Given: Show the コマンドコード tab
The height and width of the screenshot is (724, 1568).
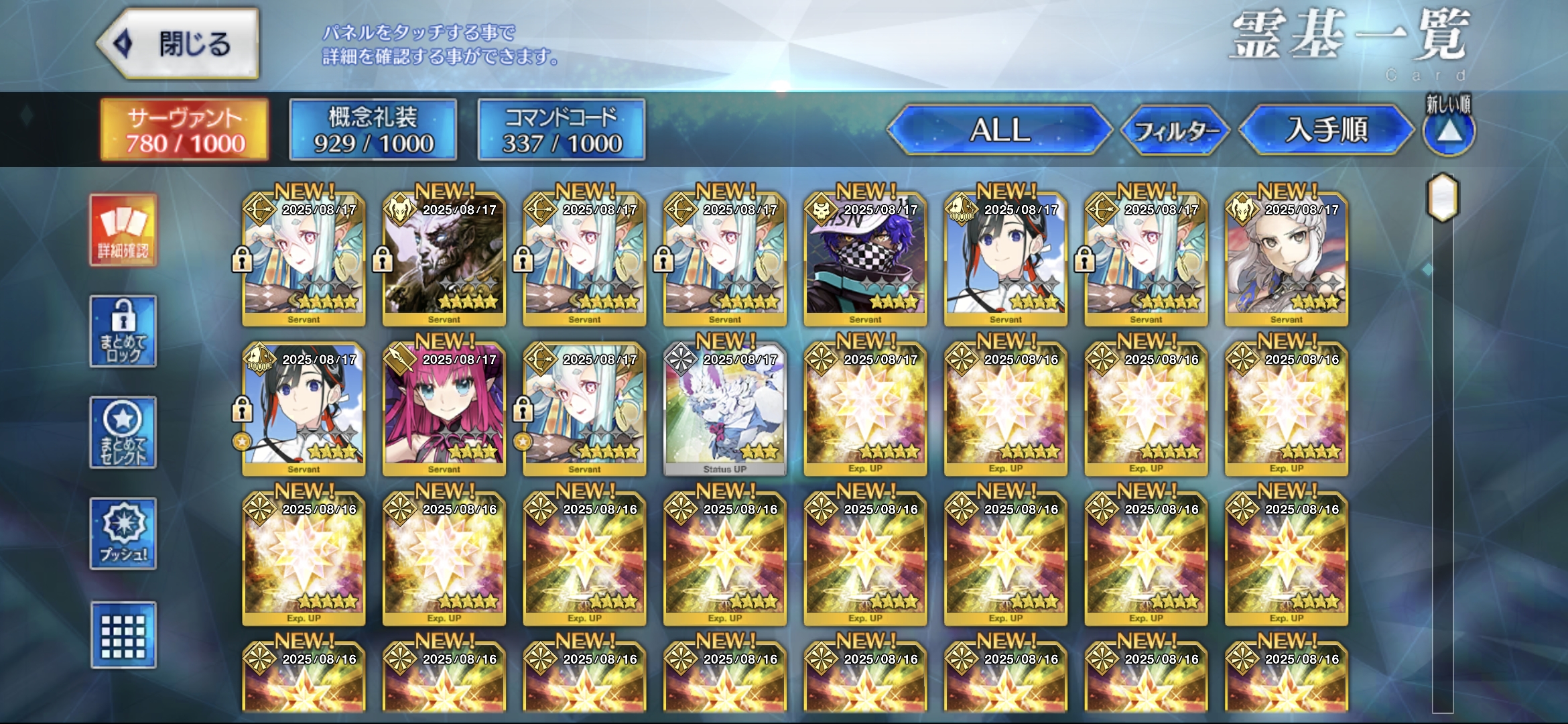Looking at the screenshot, I should coord(562,130).
